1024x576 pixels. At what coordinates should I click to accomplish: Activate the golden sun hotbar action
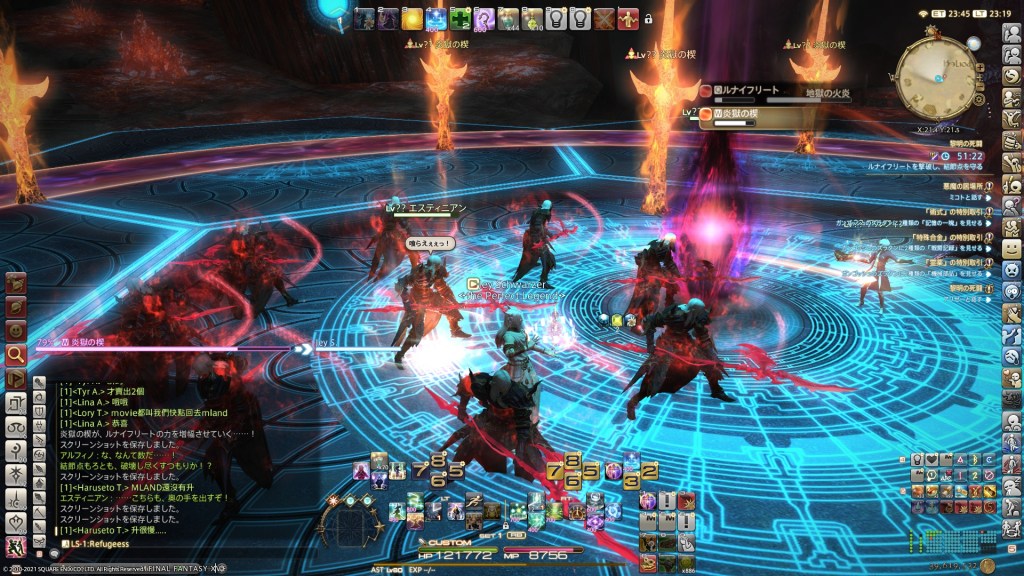click(x=412, y=18)
